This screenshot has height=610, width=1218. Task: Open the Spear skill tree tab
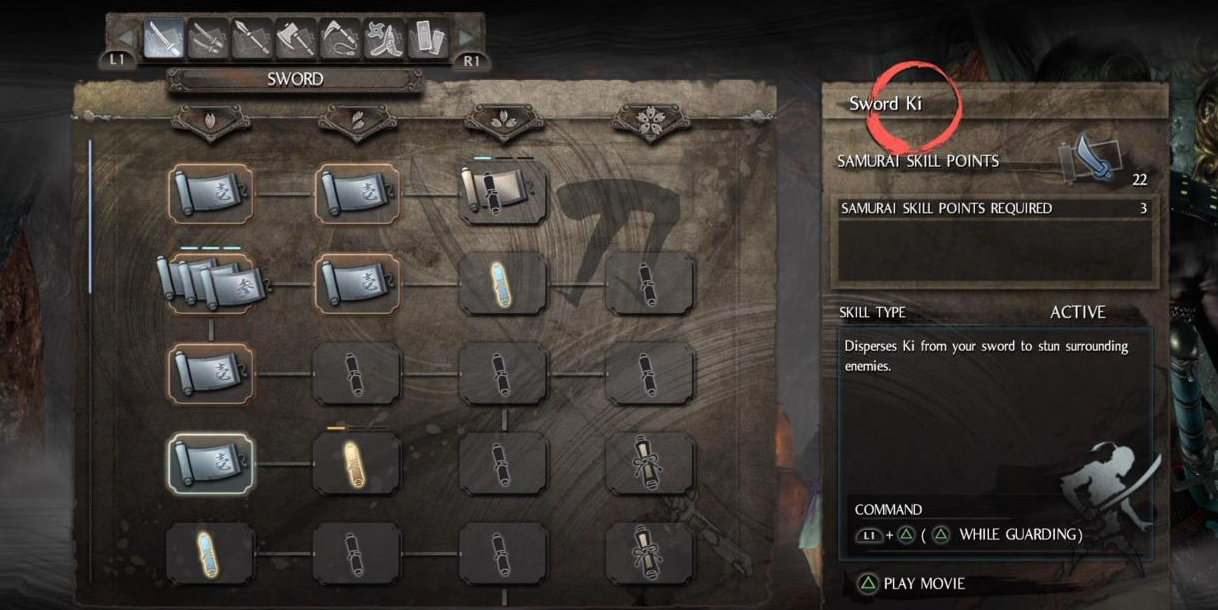click(252, 39)
